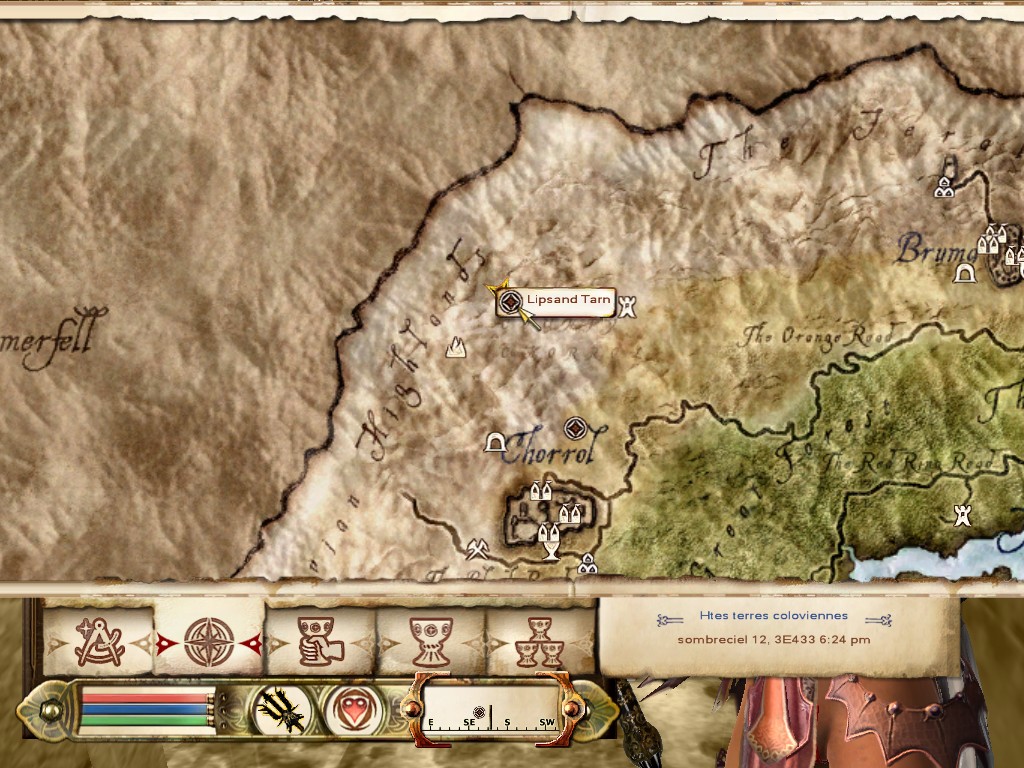Select the cave marker beside Bruma
The width and height of the screenshot is (1024, 768).
click(x=965, y=273)
